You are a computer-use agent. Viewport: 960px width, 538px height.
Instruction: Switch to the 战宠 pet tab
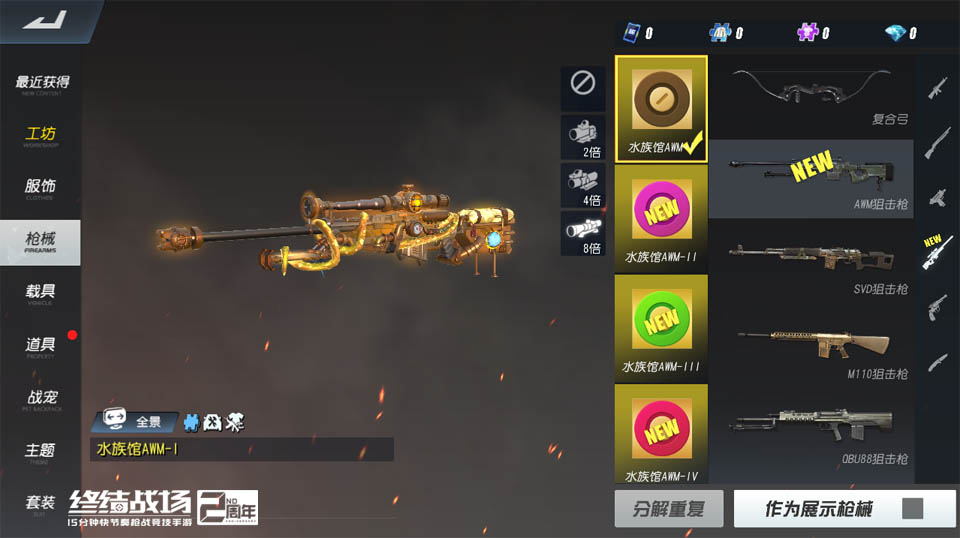[x=42, y=398]
